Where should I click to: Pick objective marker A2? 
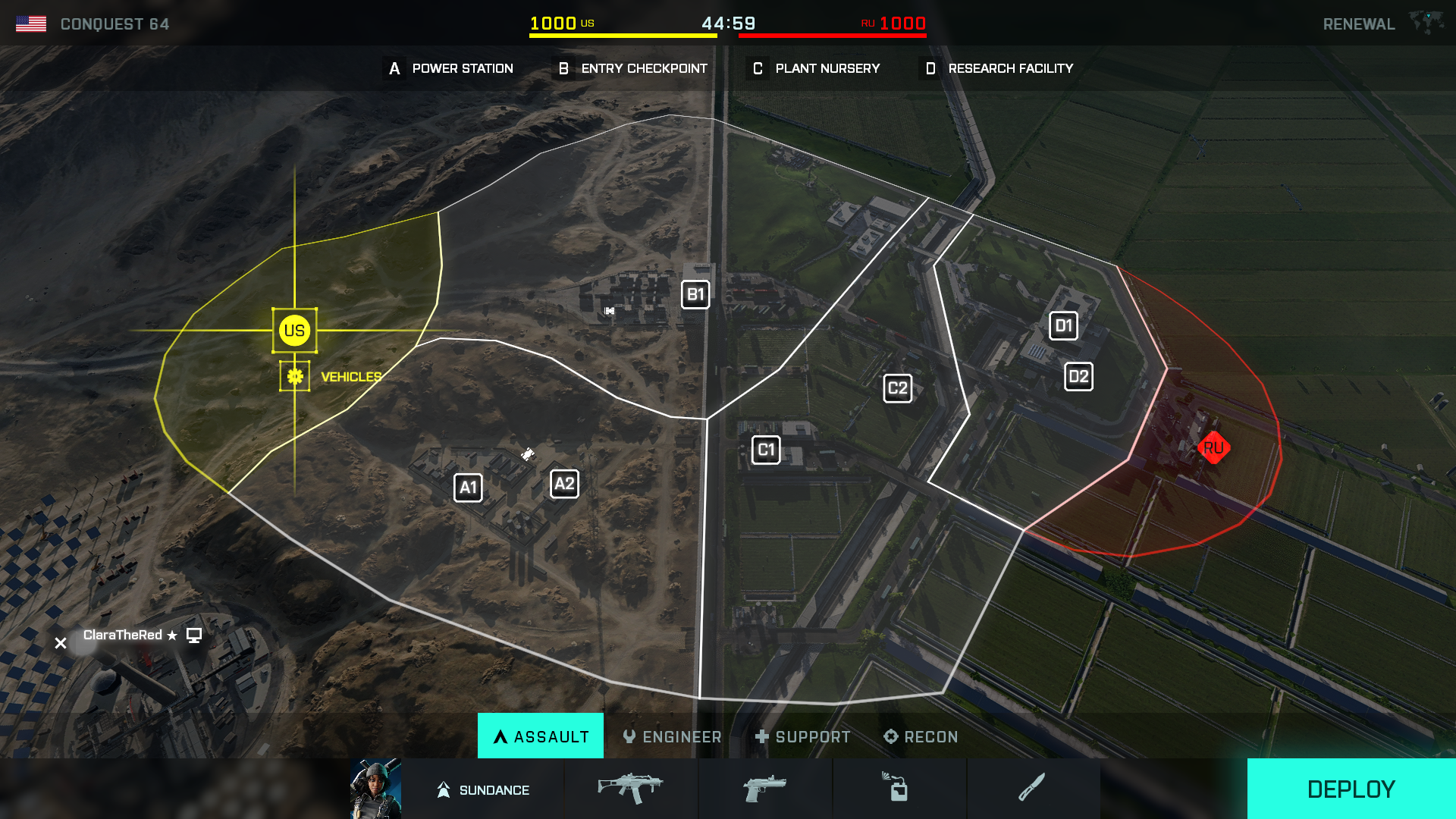click(564, 484)
